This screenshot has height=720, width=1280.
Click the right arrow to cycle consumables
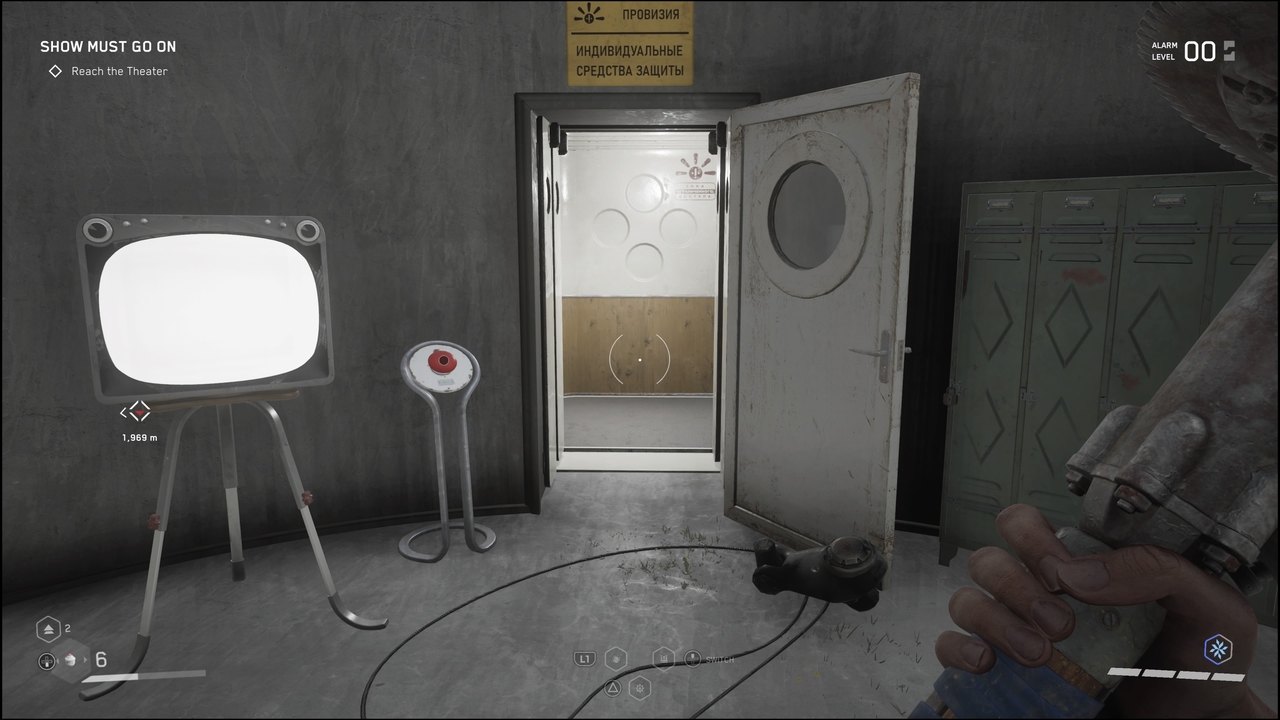click(85, 661)
